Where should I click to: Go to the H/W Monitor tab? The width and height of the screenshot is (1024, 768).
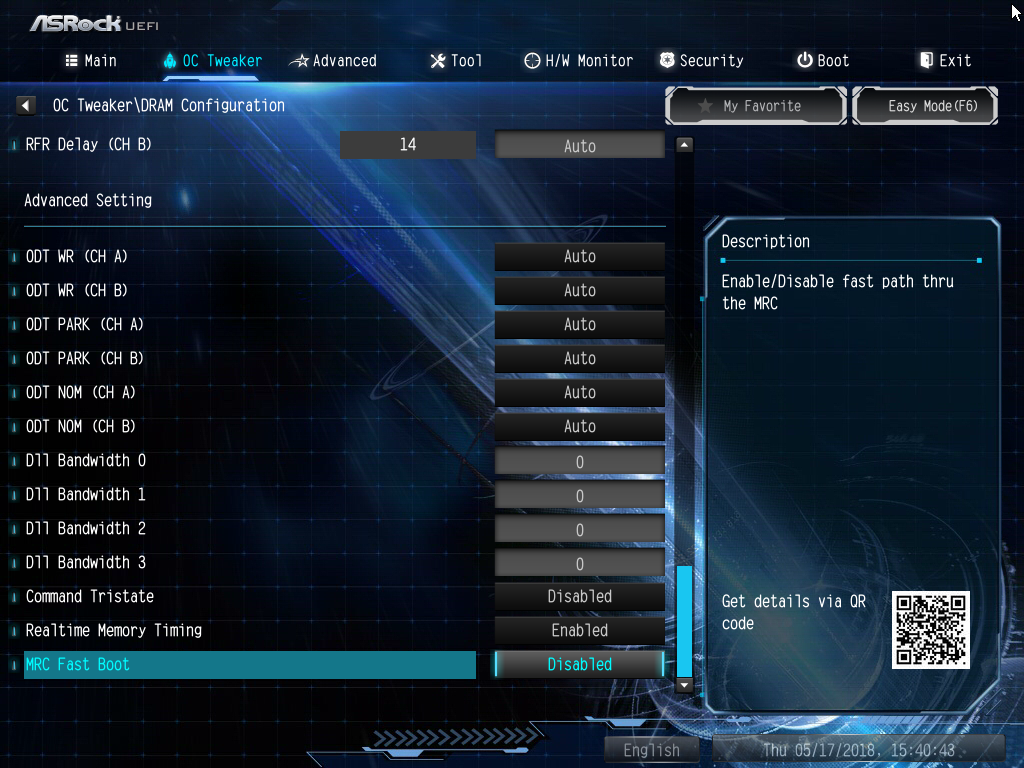coord(579,61)
